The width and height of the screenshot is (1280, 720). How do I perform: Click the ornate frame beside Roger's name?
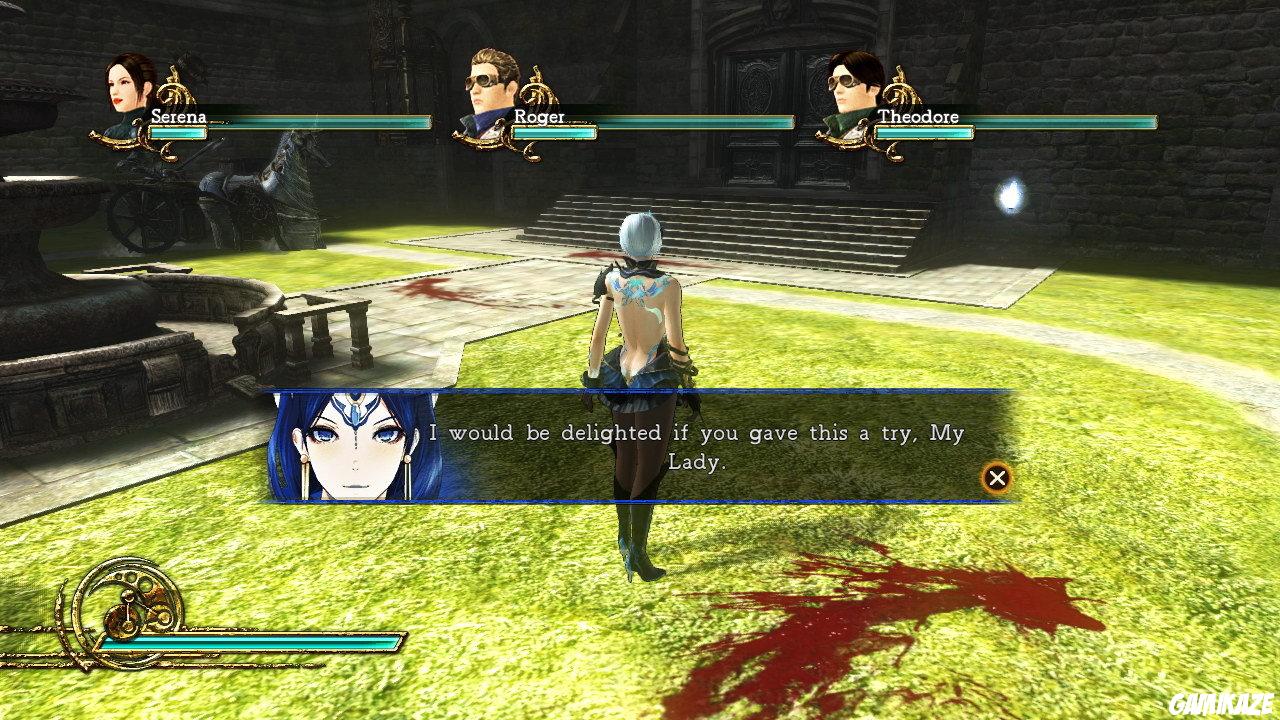pos(540,95)
